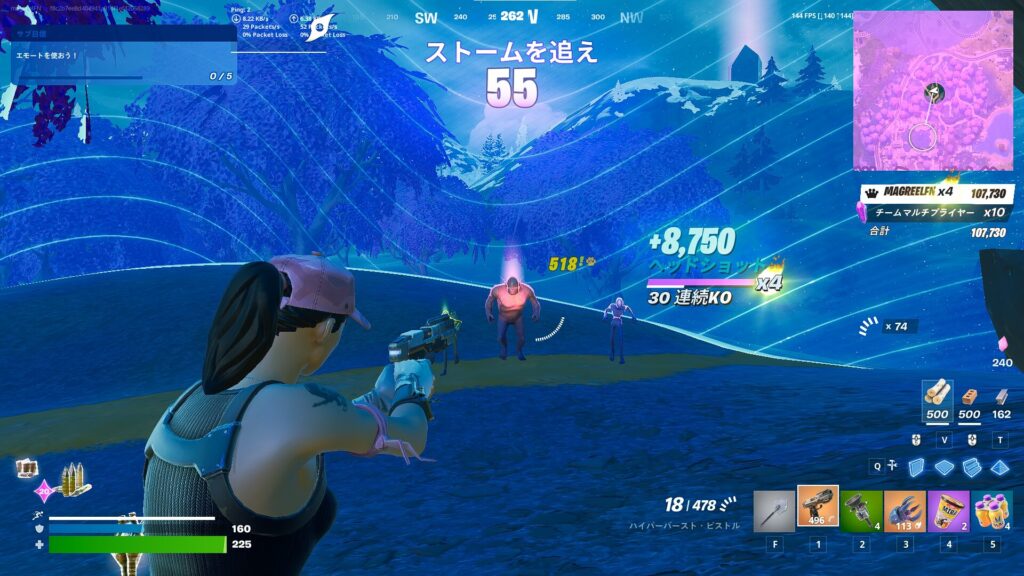Select the stairs building piece

click(971, 467)
